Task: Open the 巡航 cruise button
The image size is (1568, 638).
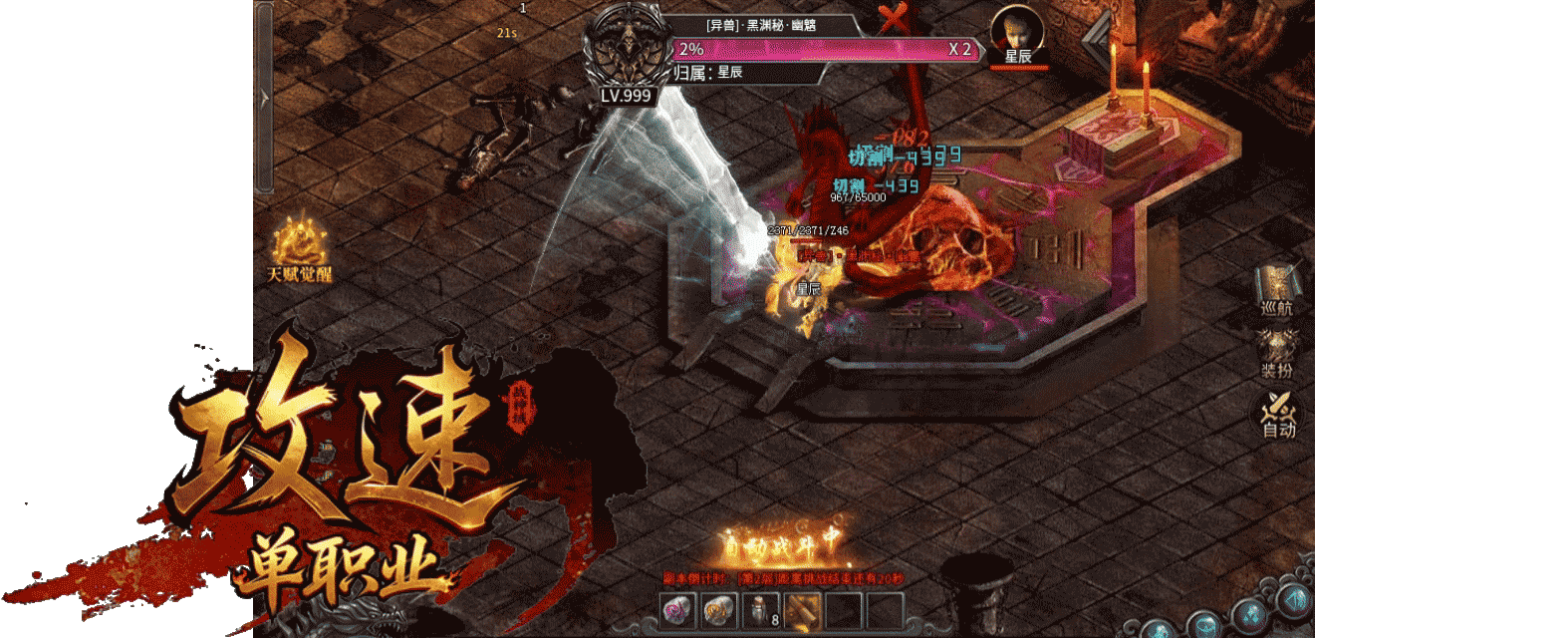Action: click(1276, 290)
